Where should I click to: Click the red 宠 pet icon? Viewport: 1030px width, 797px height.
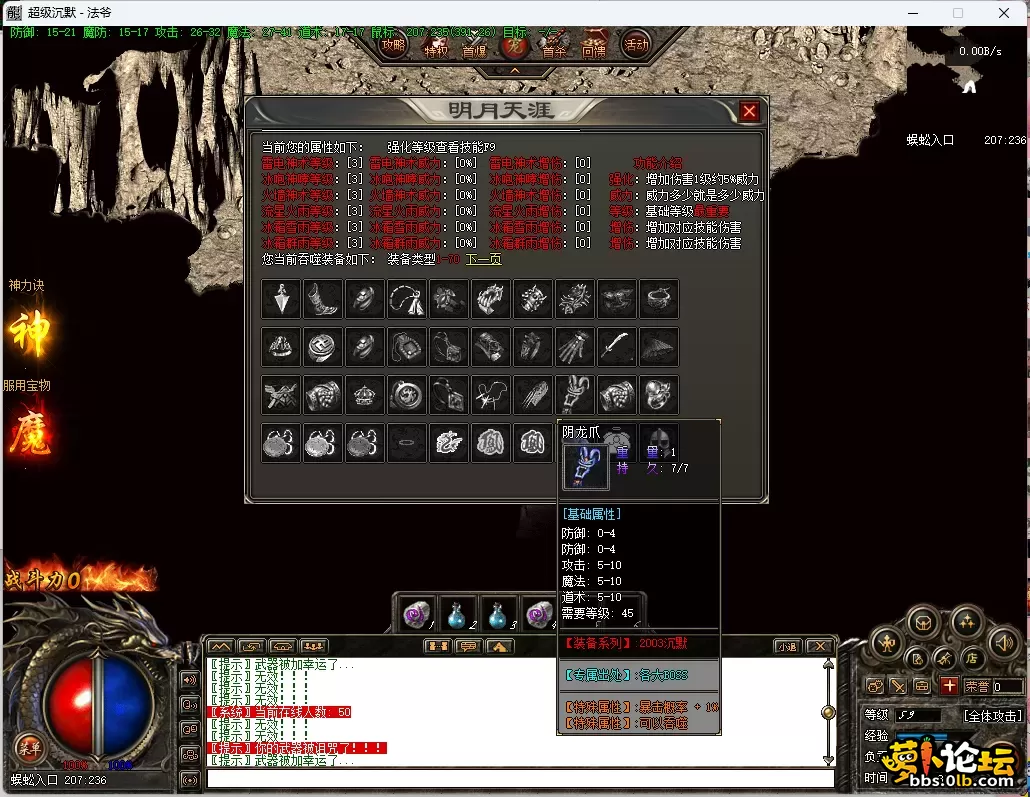tap(514, 45)
